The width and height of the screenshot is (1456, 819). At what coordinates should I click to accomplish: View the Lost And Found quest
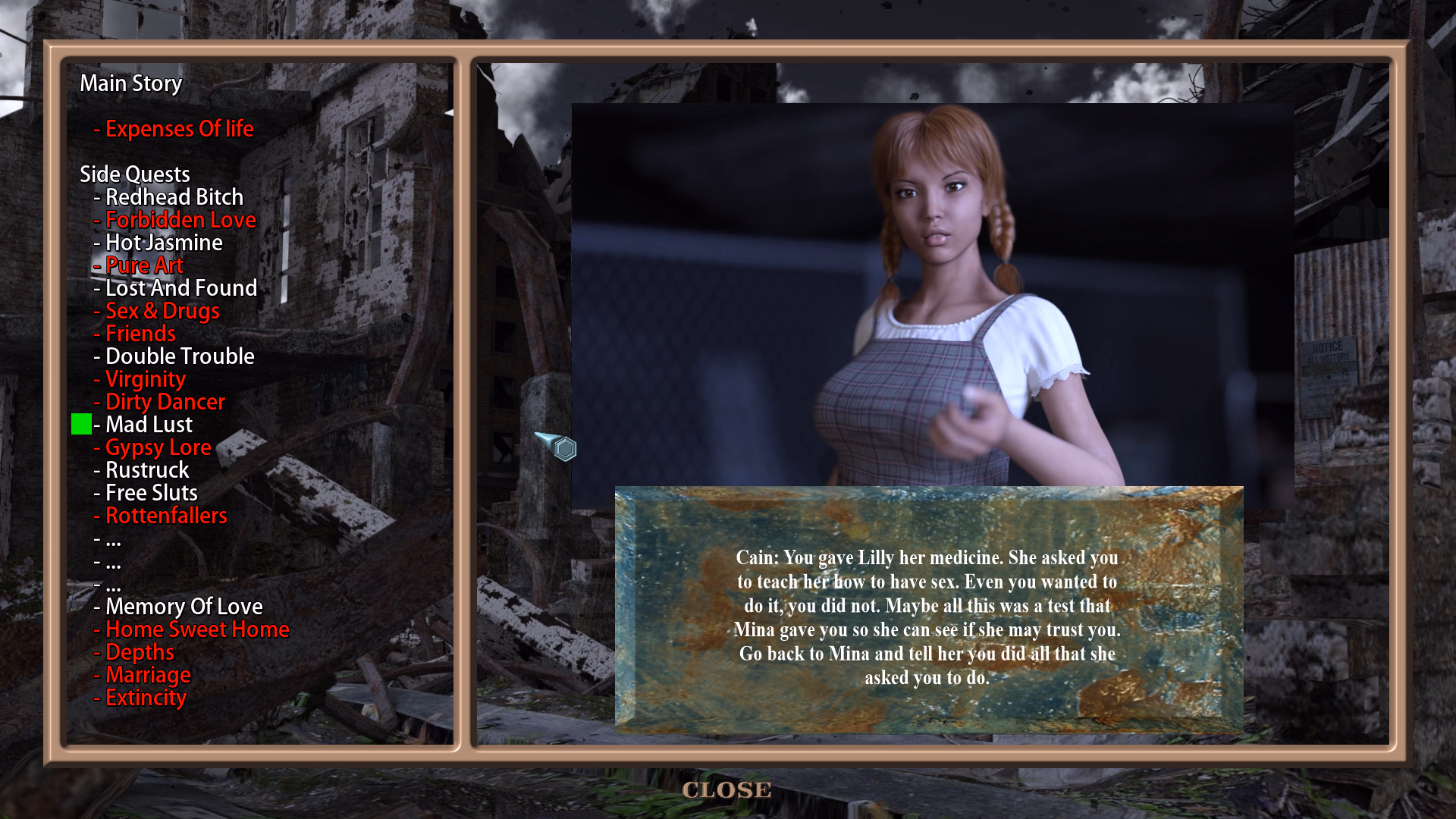pos(180,288)
